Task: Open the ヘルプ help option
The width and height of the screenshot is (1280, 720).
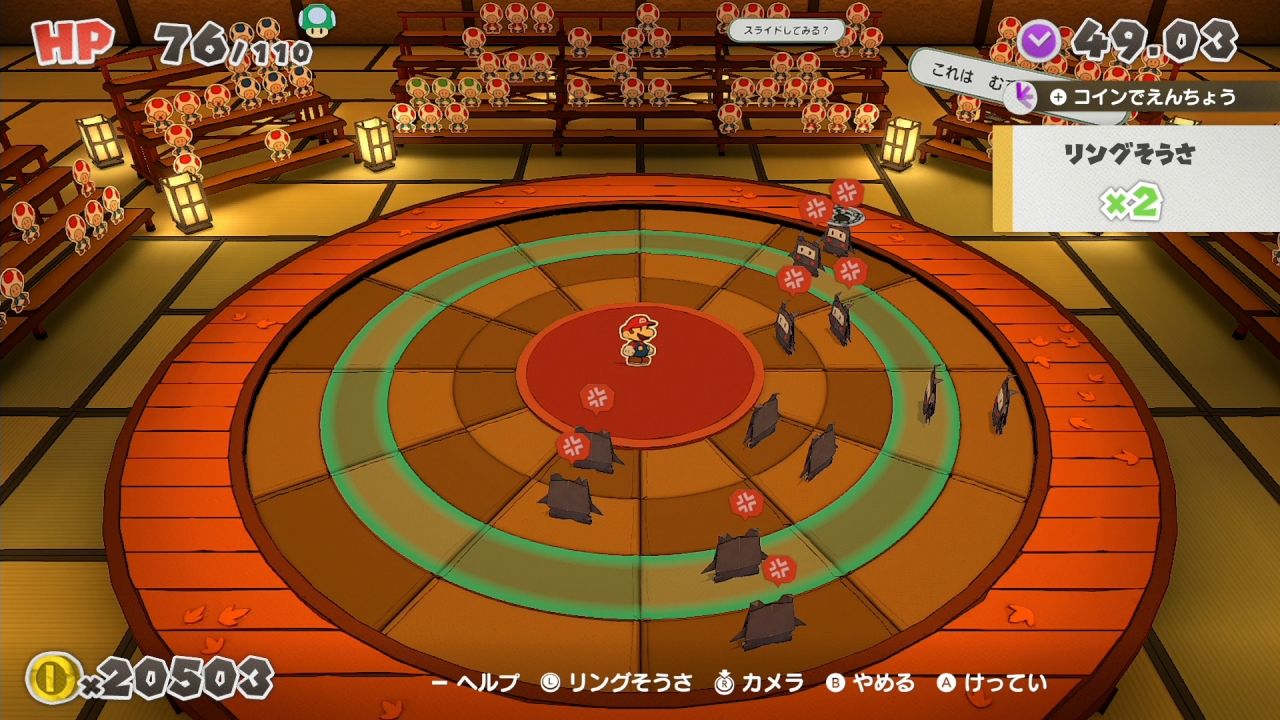Action: coord(475,683)
